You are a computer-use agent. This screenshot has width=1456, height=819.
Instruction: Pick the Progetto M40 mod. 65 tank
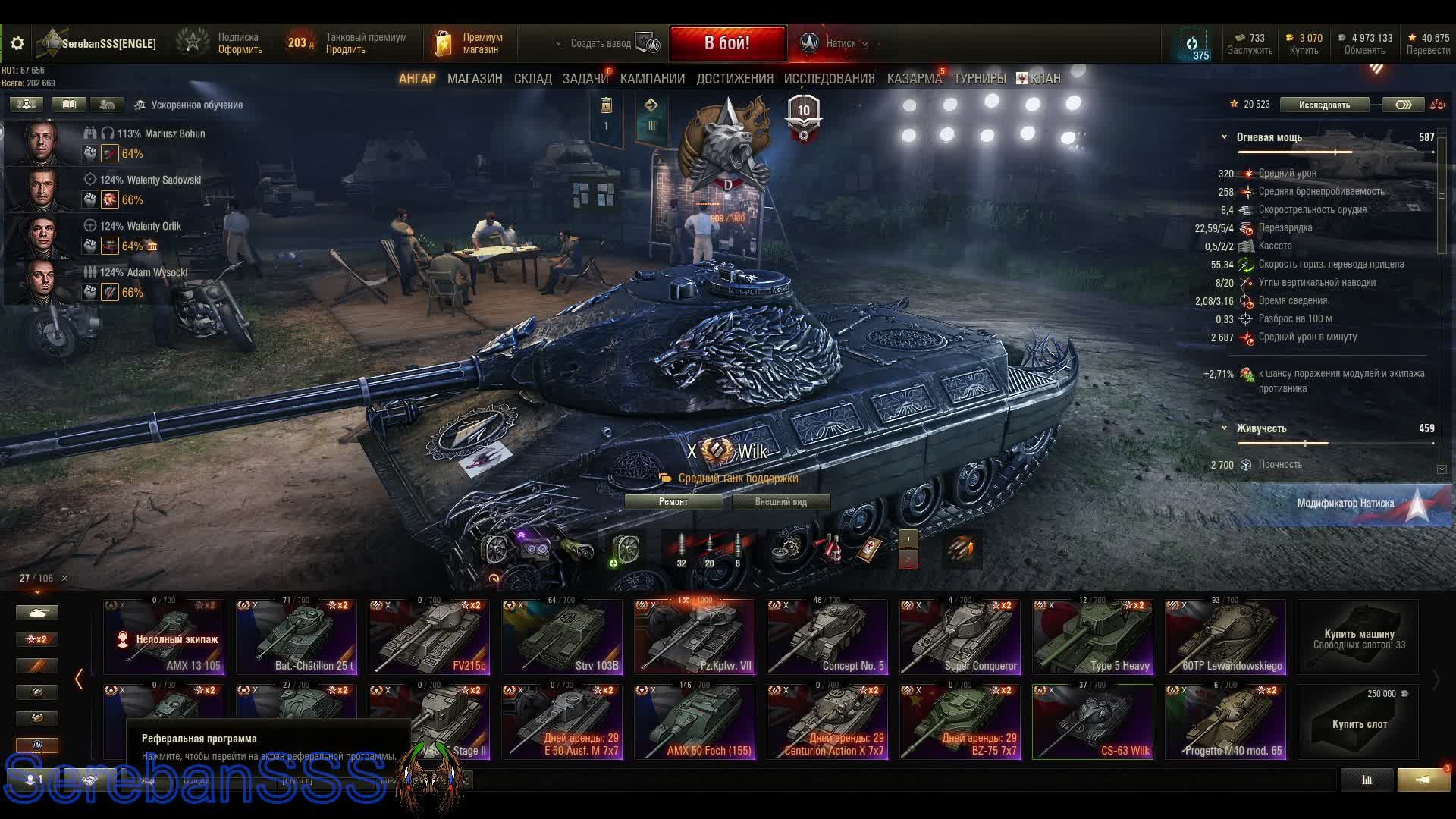(1225, 721)
